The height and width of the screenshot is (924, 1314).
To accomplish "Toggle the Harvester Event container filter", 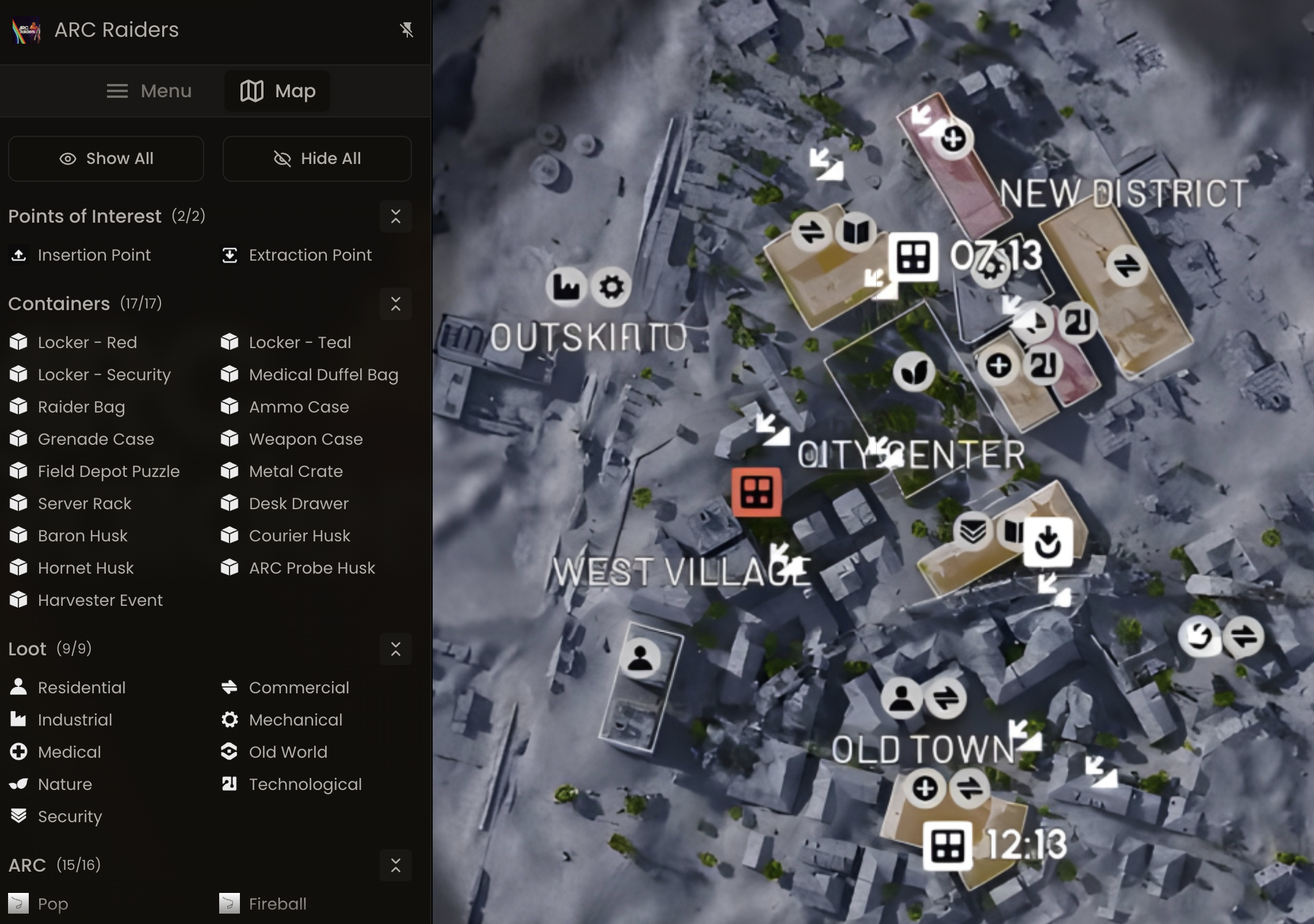I will pos(100,600).
